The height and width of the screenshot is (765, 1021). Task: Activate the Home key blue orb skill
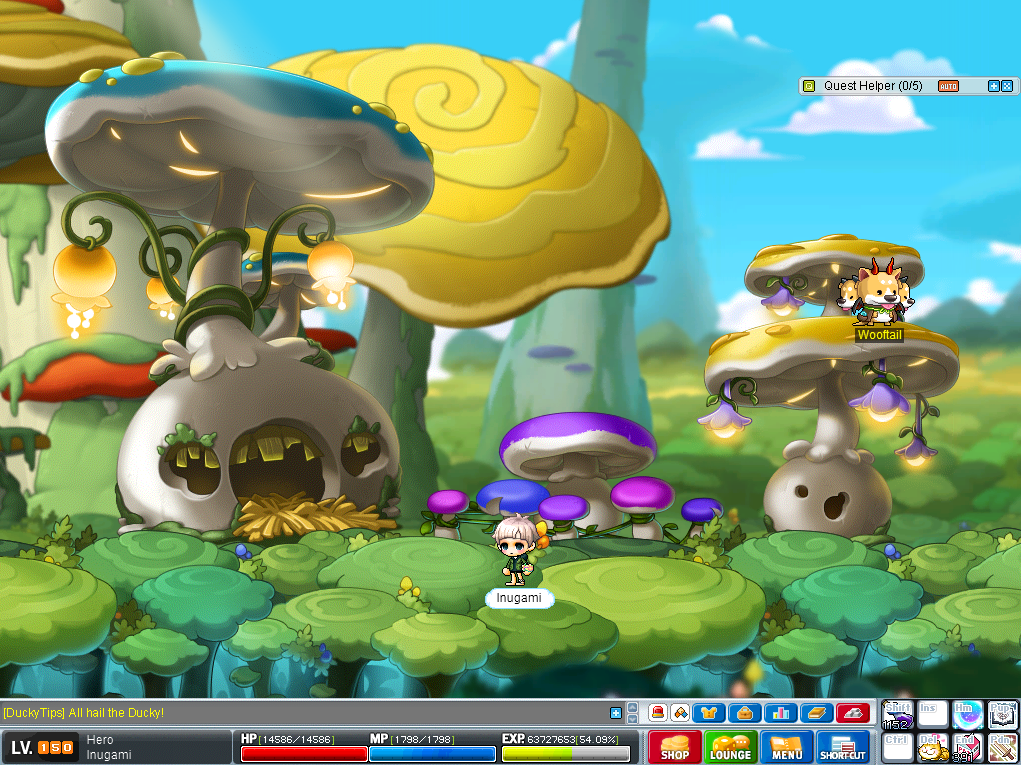point(967,714)
